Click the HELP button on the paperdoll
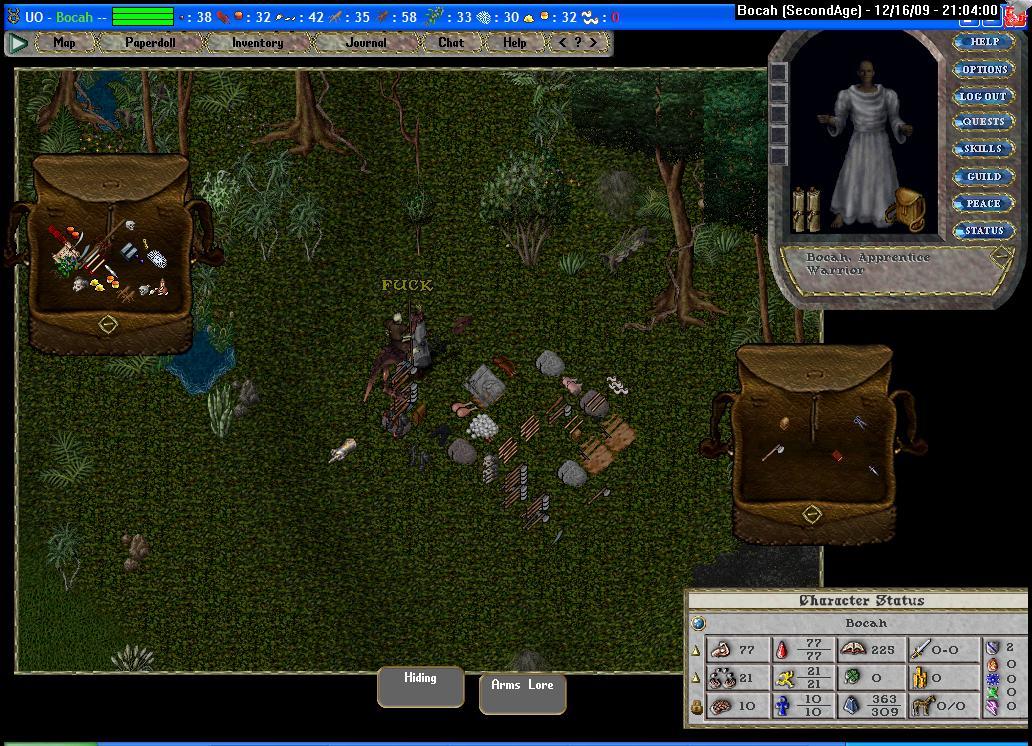 click(984, 42)
